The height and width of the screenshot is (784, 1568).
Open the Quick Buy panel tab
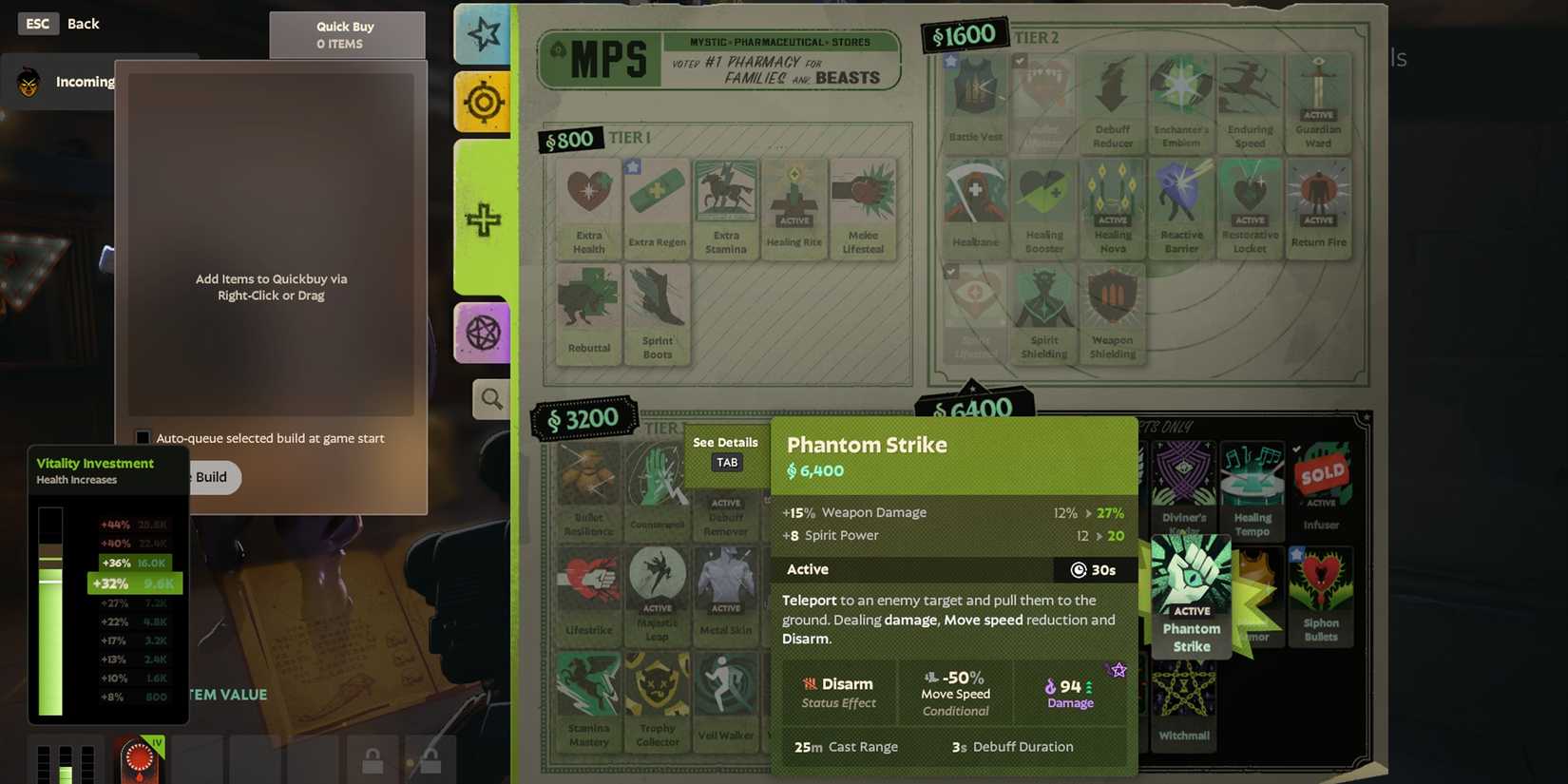(345, 32)
